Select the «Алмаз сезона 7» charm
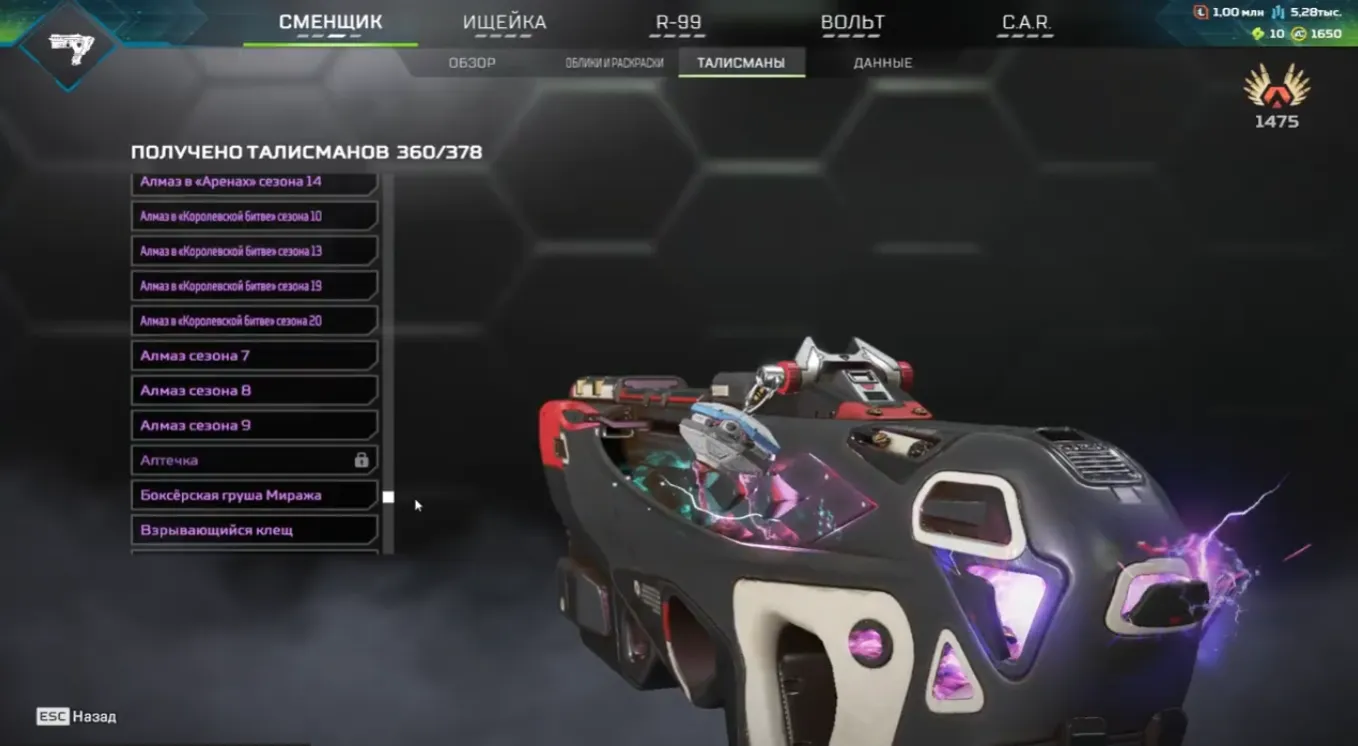Screen dimensions: 1358x746 [x=253, y=355]
